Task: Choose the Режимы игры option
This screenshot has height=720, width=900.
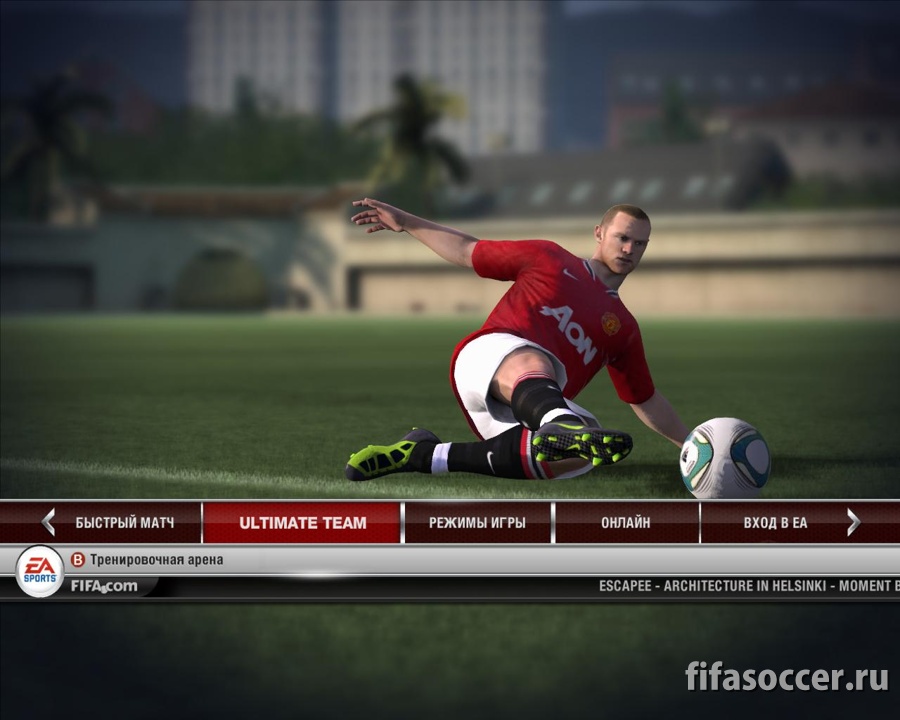Action: (477, 522)
